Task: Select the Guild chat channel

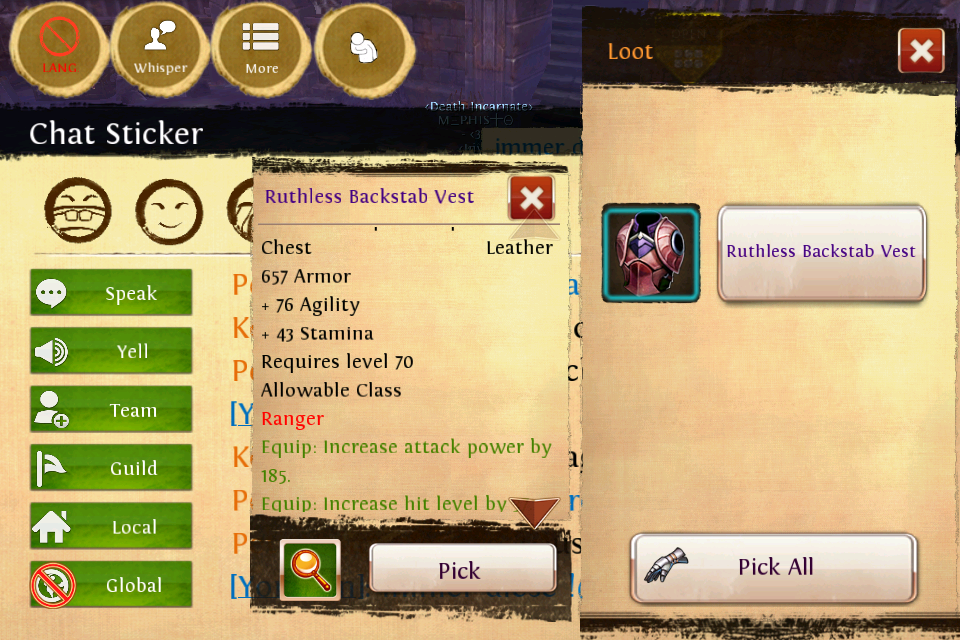Action: (x=111, y=468)
